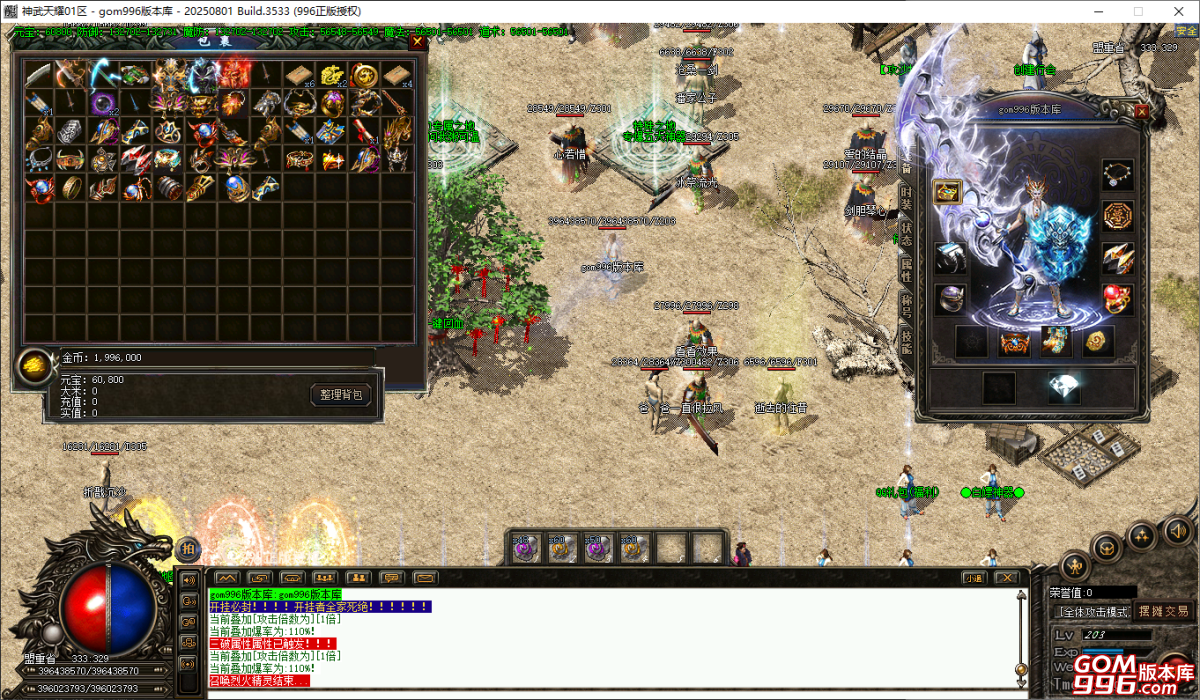Maximize the game window
Viewport: 1200px width, 700px height.
1137,11
